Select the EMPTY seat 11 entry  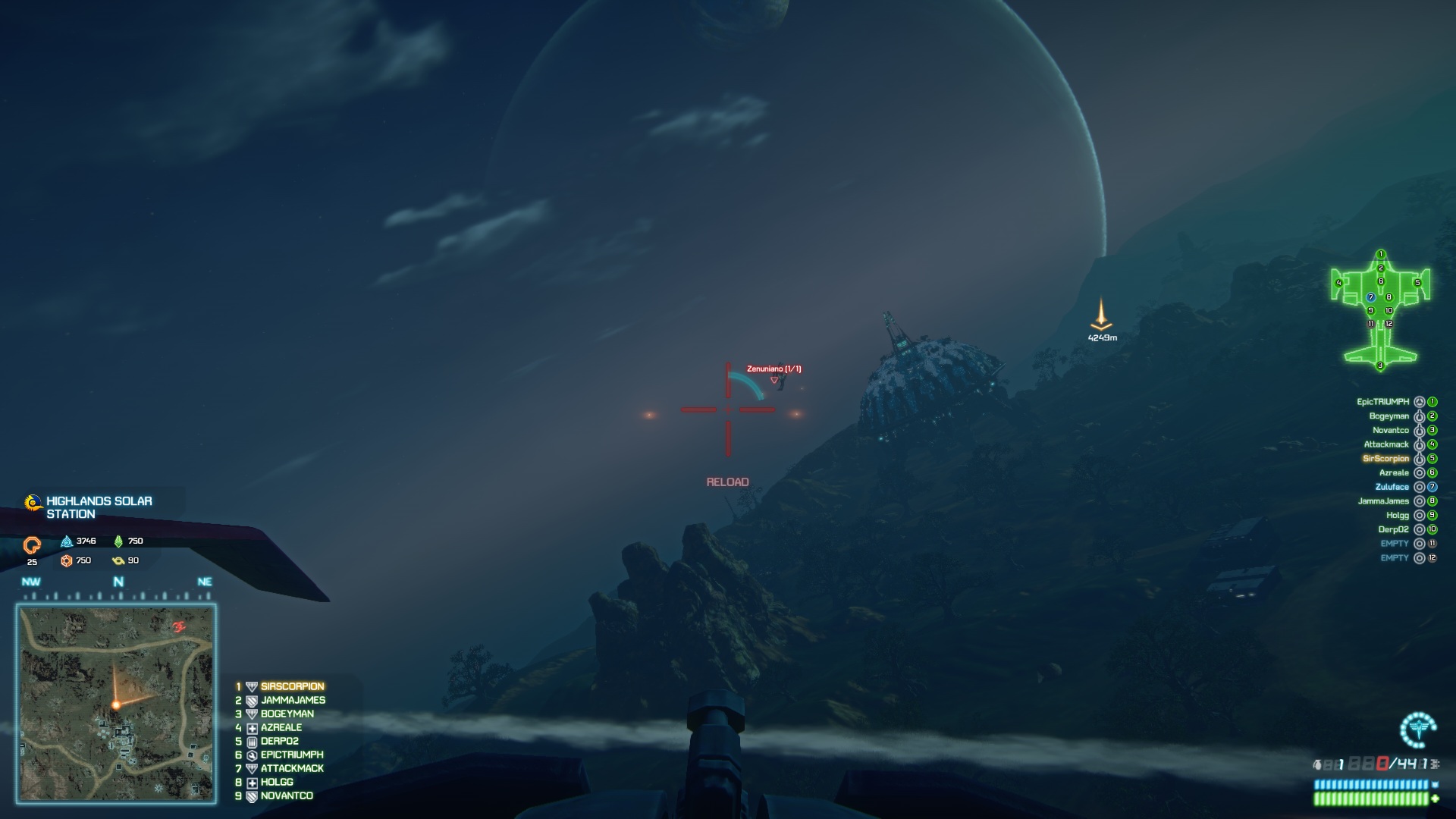(x=1394, y=544)
